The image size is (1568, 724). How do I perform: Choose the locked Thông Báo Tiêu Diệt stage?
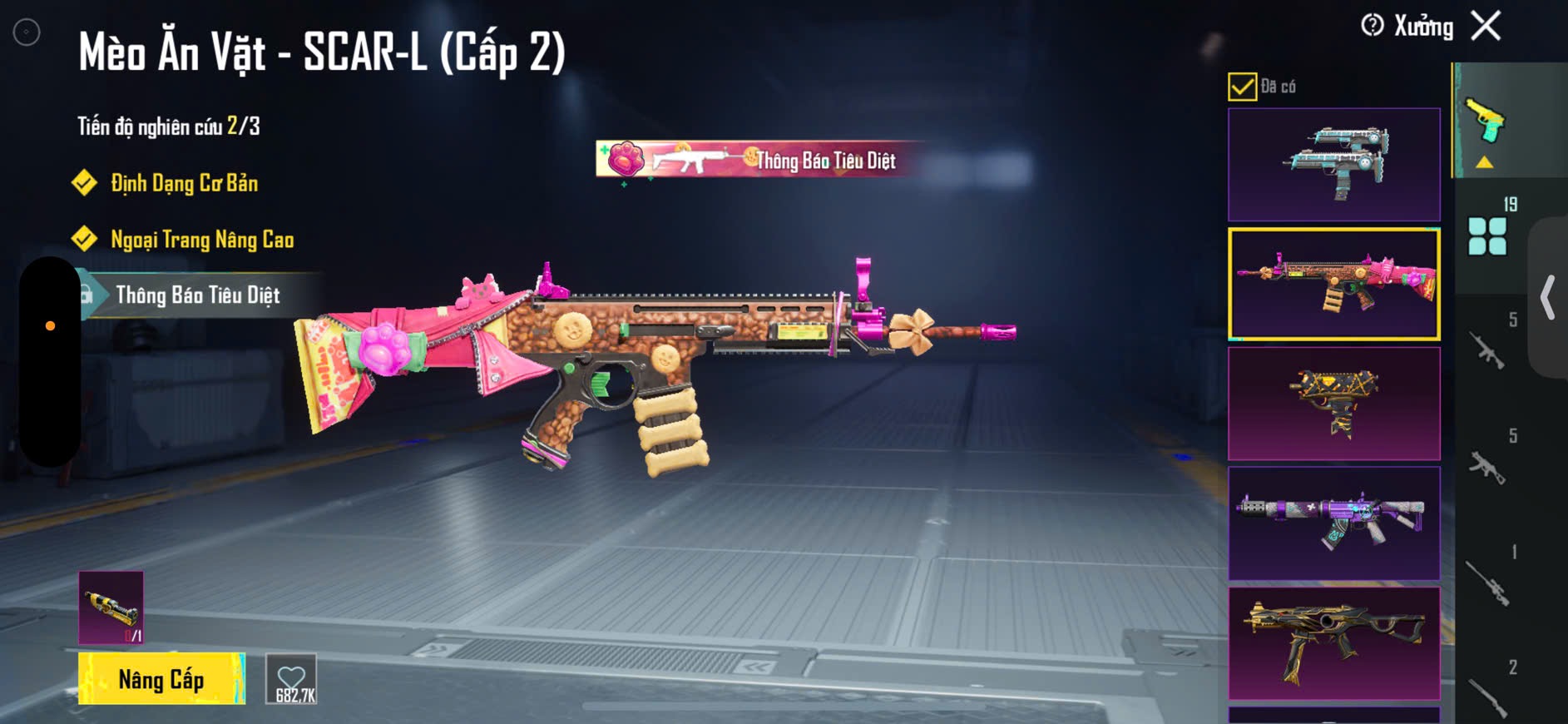[197, 295]
